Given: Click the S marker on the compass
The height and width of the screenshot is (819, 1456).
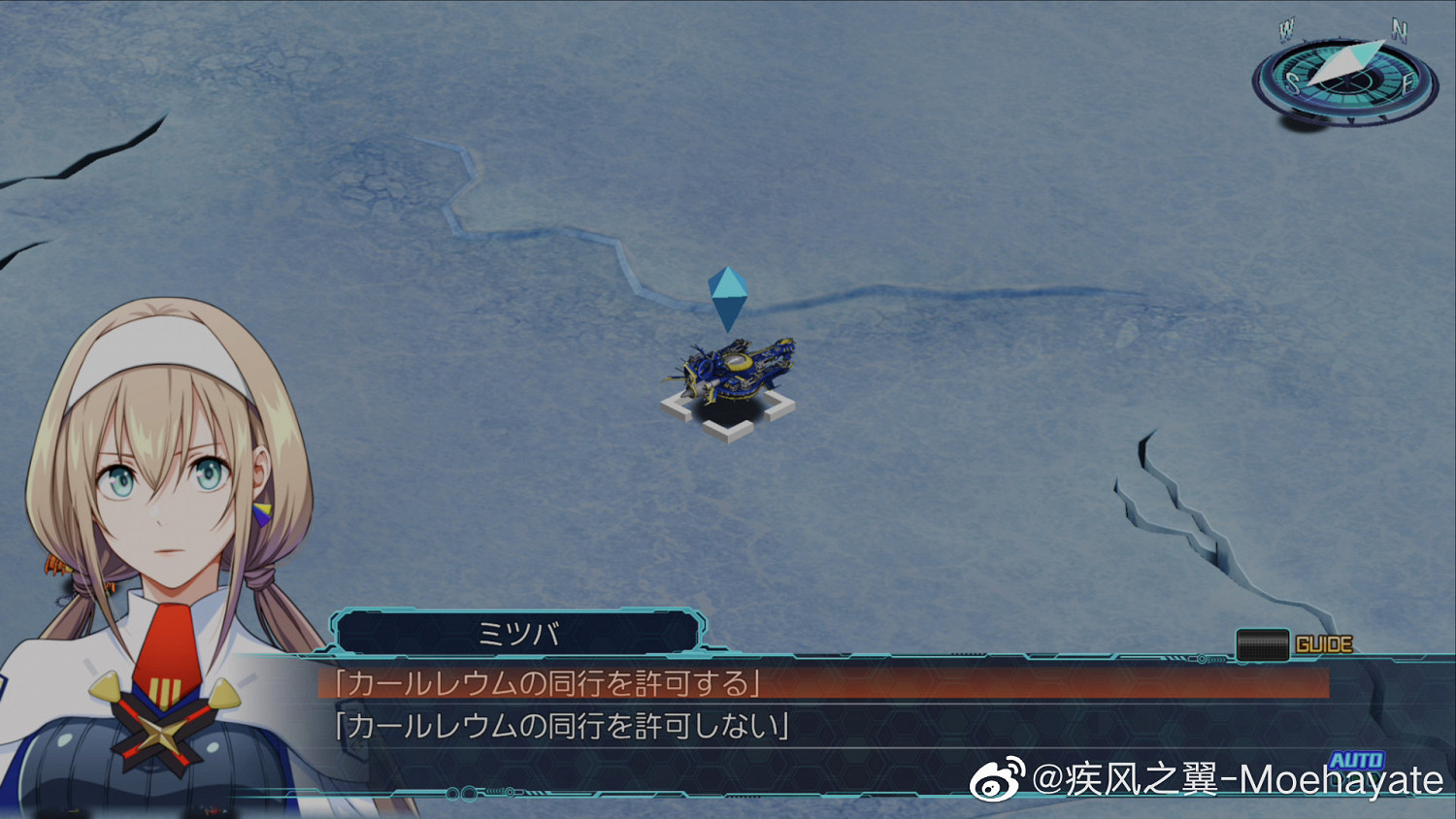Looking at the screenshot, I should (1291, 81).
